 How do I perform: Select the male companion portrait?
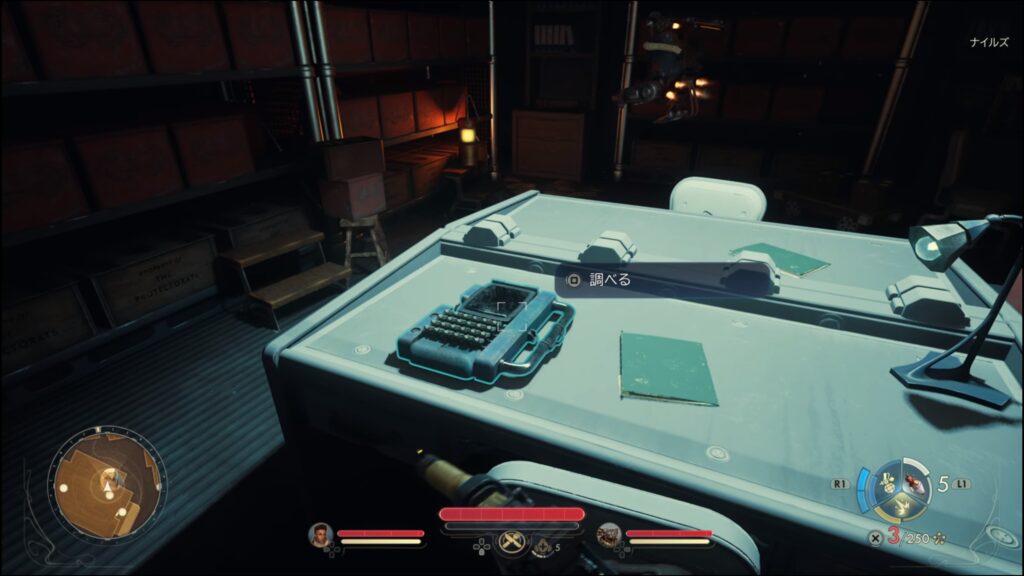click(320, 535)
